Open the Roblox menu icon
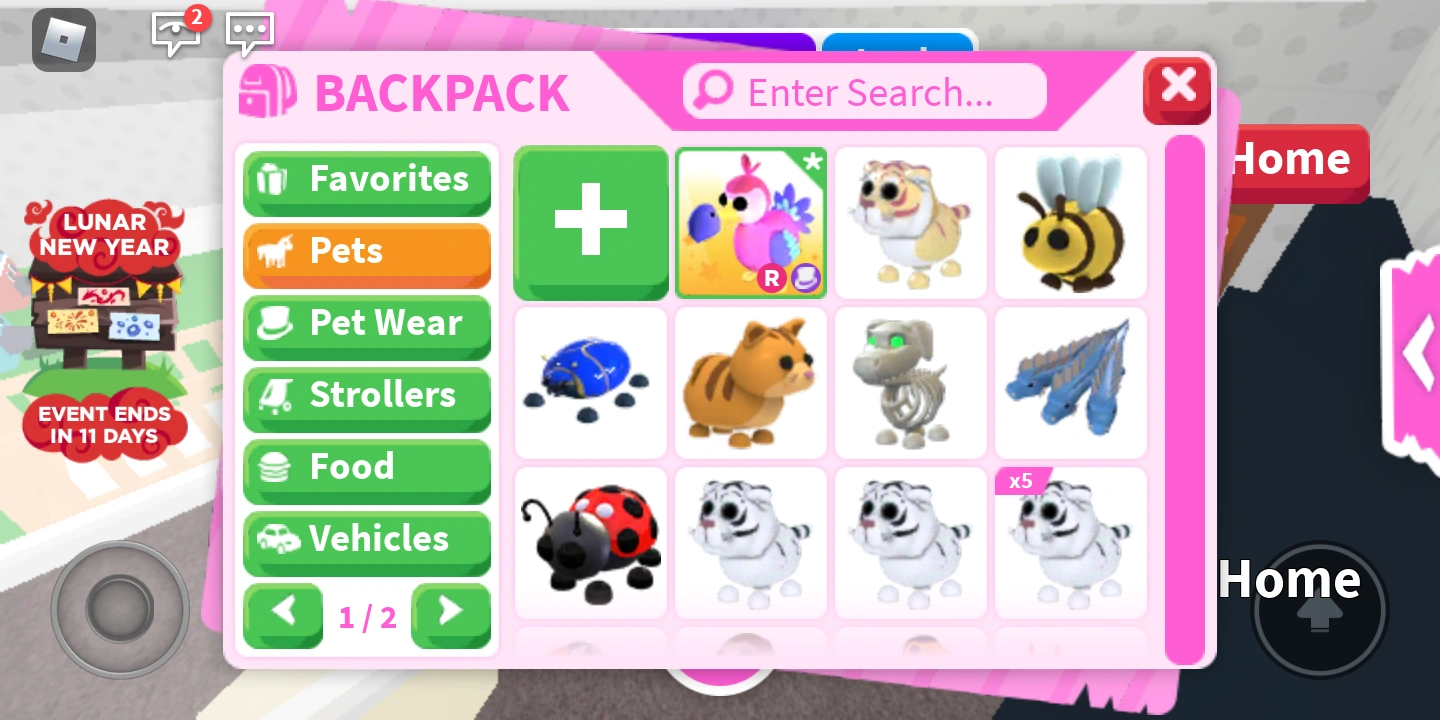 click(x=63, y=40)
